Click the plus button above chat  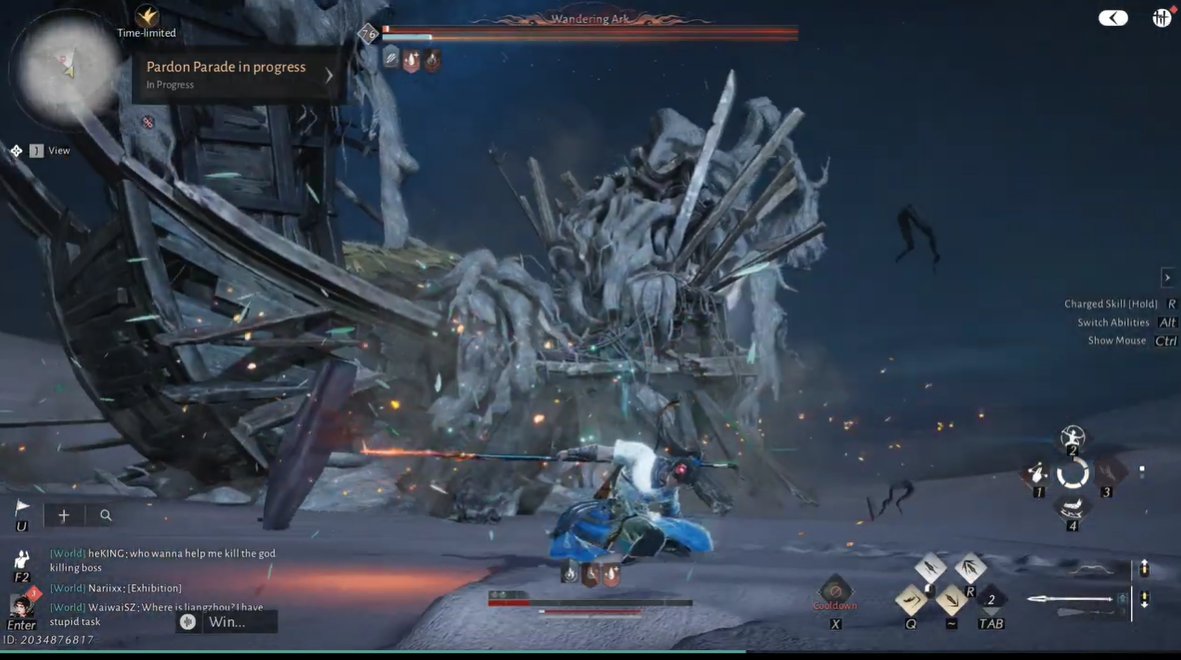pos(63,515)
